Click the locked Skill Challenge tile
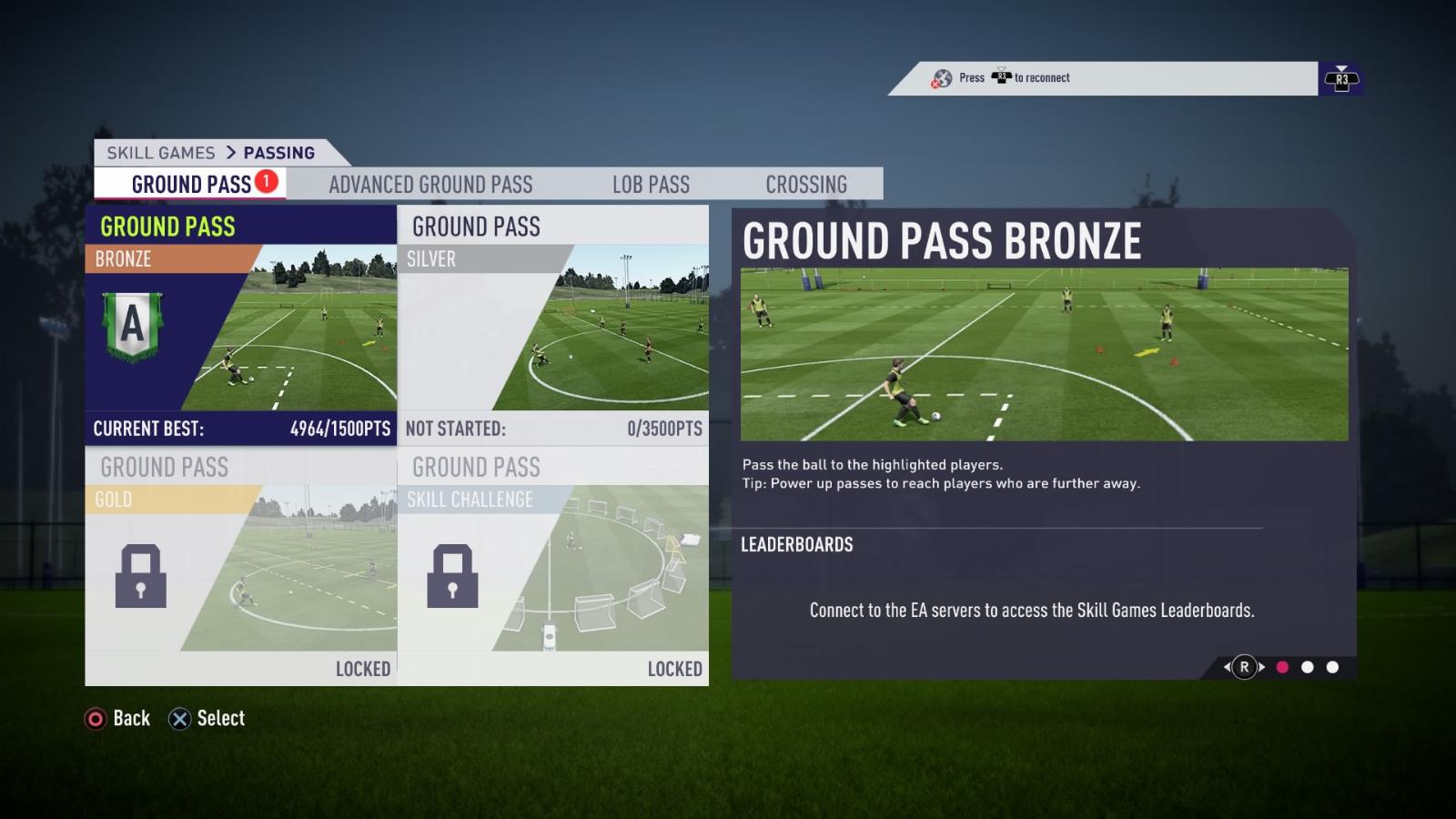Screen dimensions: 1456x819 coord(553,566)
